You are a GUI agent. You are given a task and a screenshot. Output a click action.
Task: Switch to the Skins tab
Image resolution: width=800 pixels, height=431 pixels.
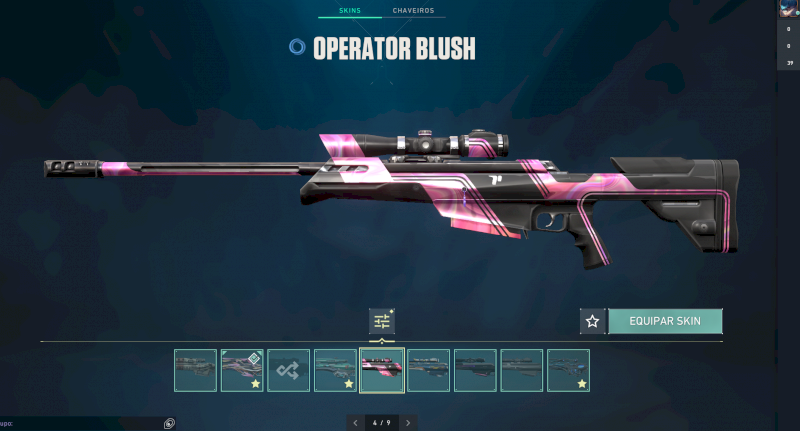coord(349,11)
